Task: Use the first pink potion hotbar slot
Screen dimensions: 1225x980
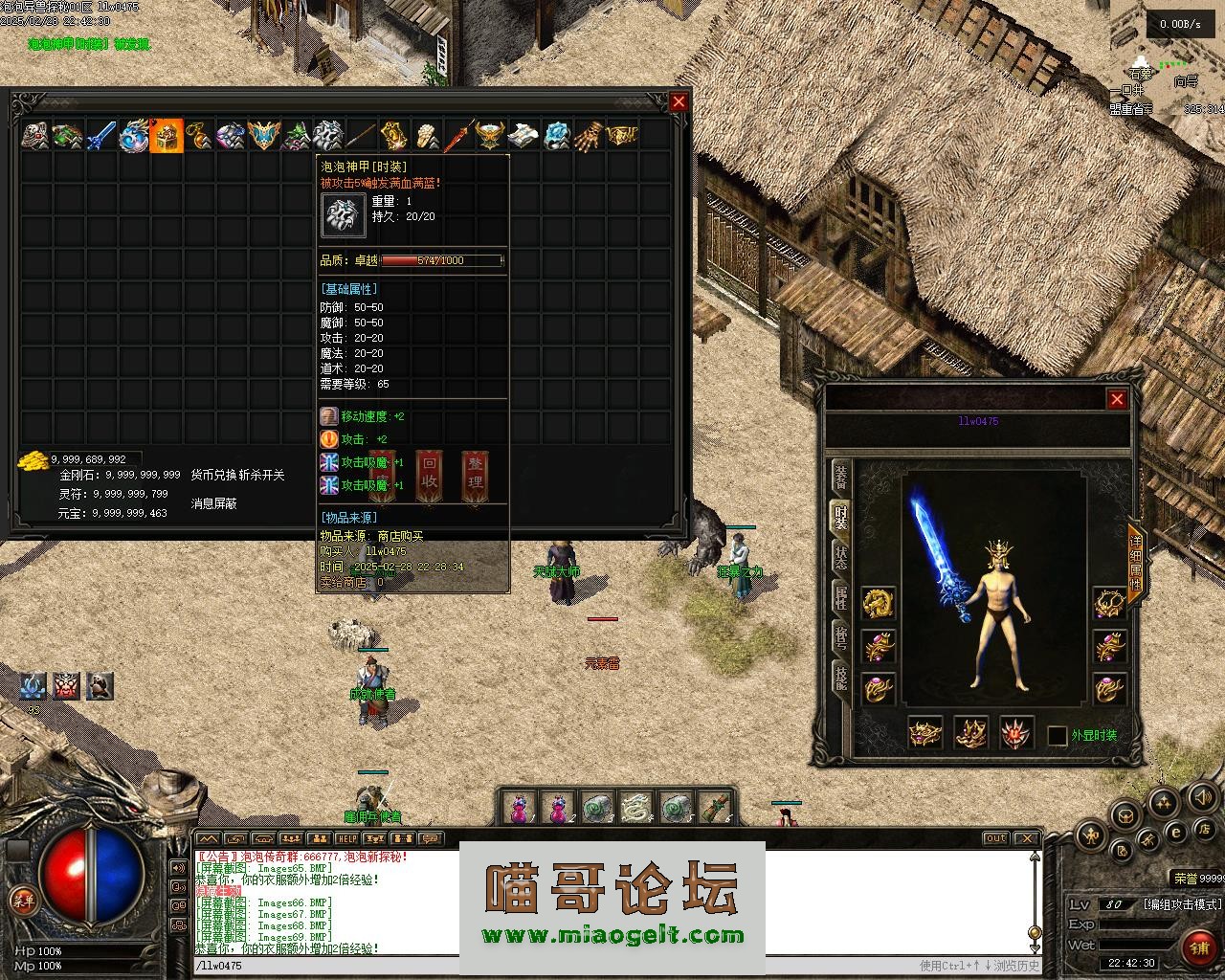Action: tap(518, 809)
